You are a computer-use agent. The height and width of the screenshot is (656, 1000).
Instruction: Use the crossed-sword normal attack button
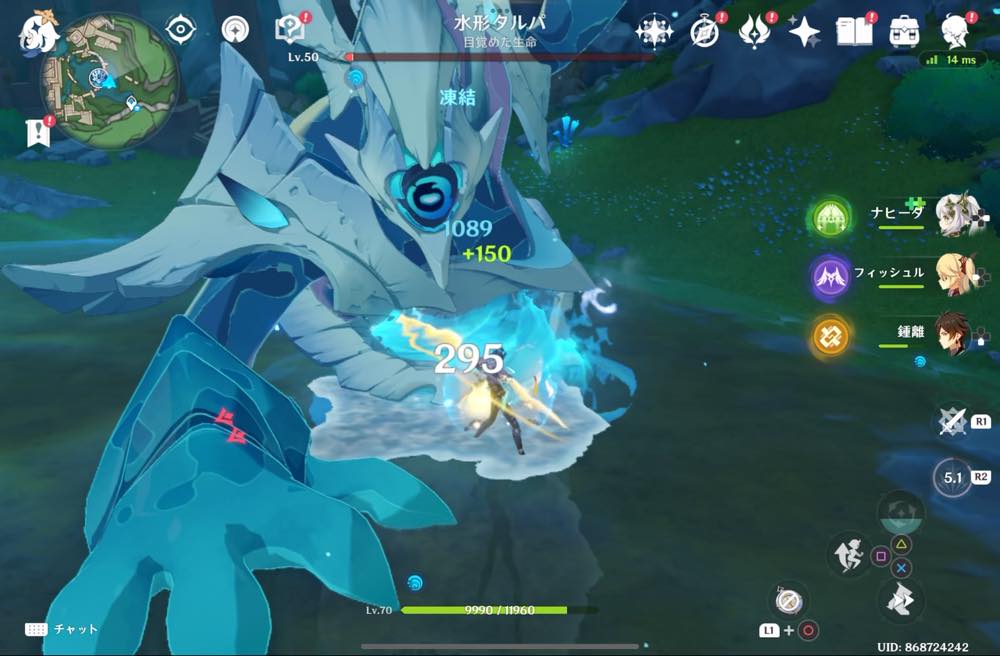(x=953, y=421)
